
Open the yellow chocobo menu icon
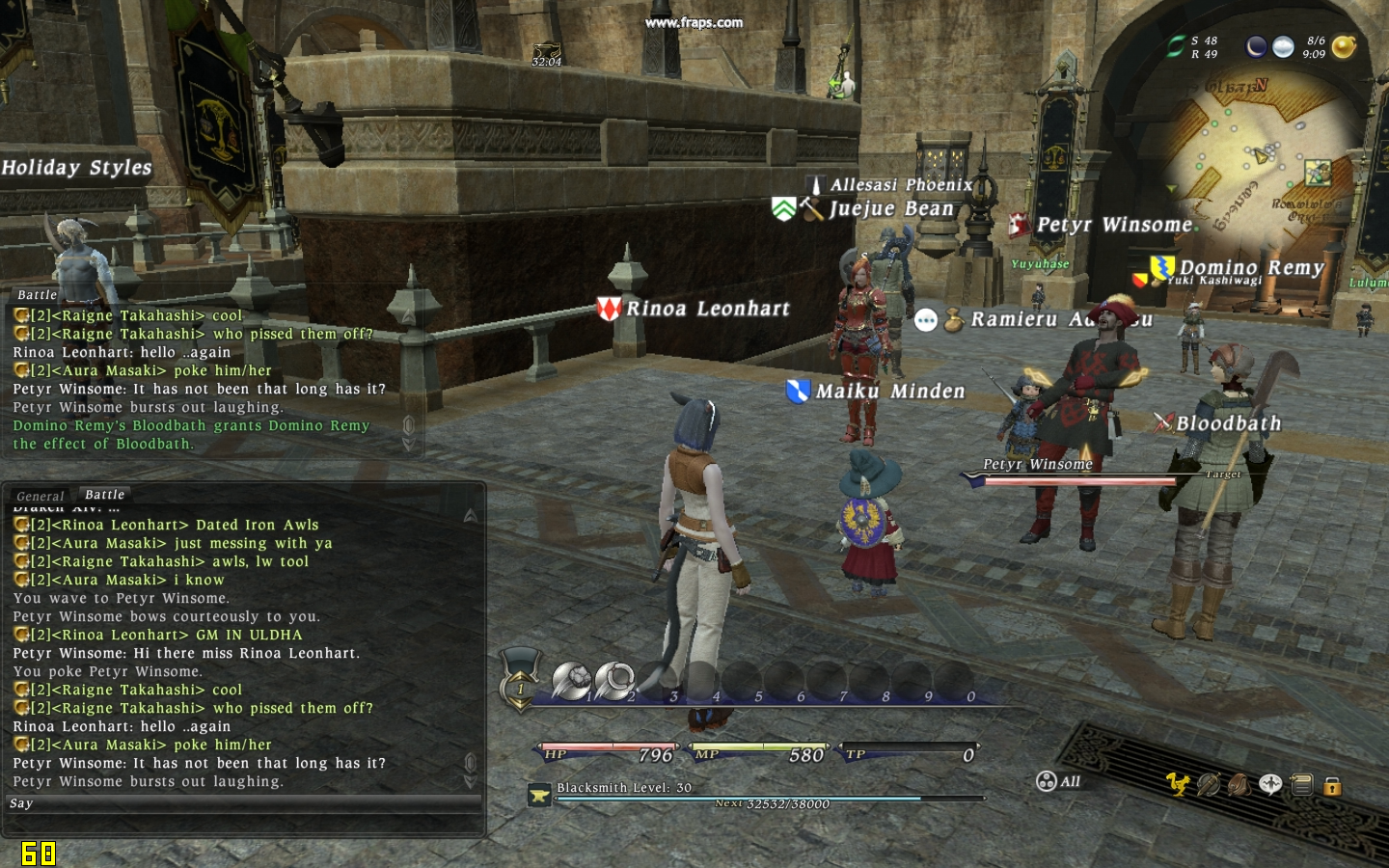click(x=1178, y=784)
